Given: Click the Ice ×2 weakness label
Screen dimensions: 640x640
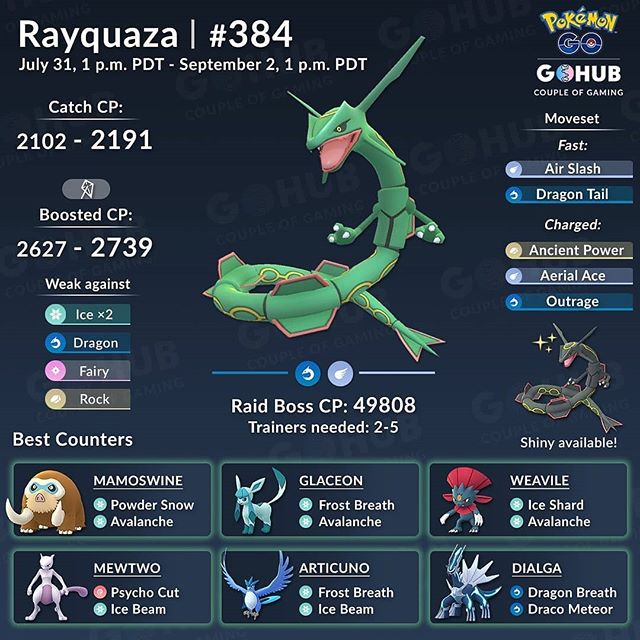Looking at the screenshot, I should click(86, 314).
